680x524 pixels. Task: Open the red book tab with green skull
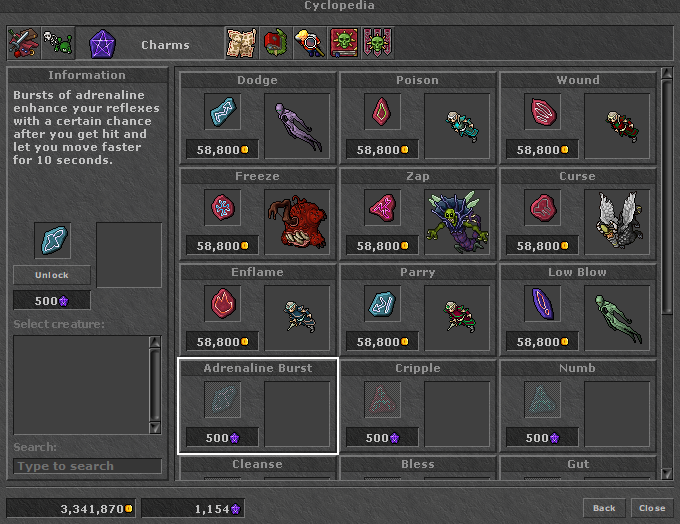tap(343, 42)
